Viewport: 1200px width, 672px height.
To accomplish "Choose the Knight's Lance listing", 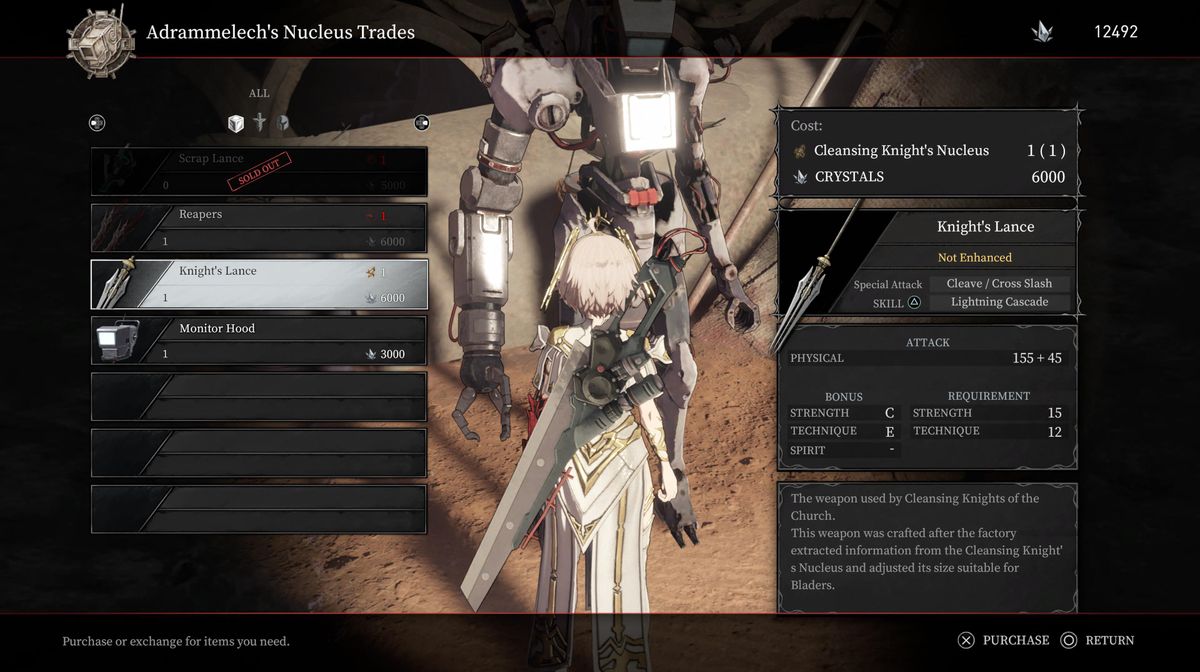I will pos(259,284).
